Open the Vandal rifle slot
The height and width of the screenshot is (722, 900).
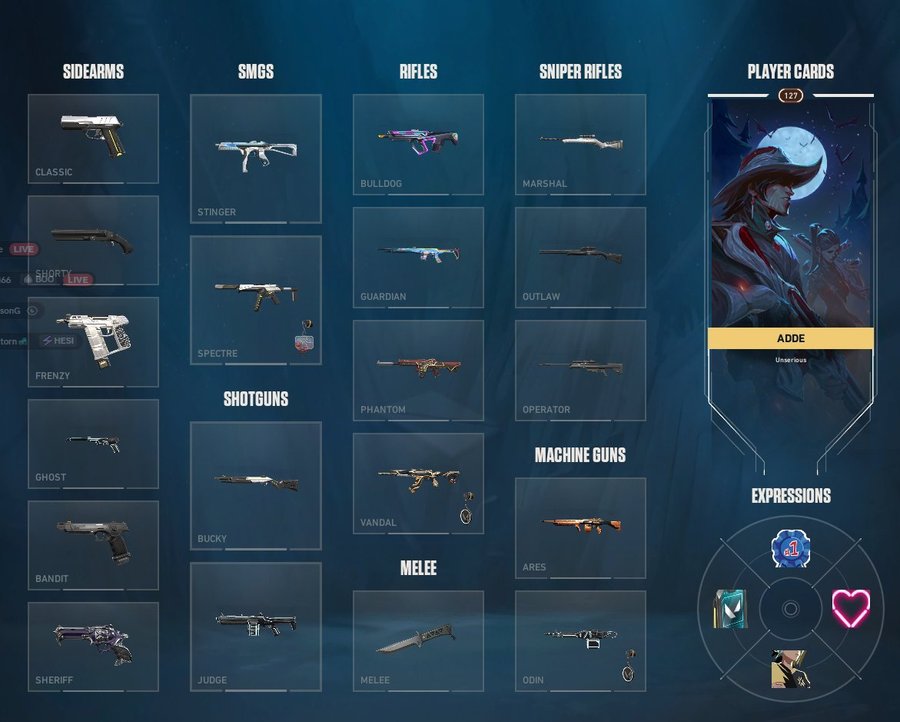tap(418, 483)
